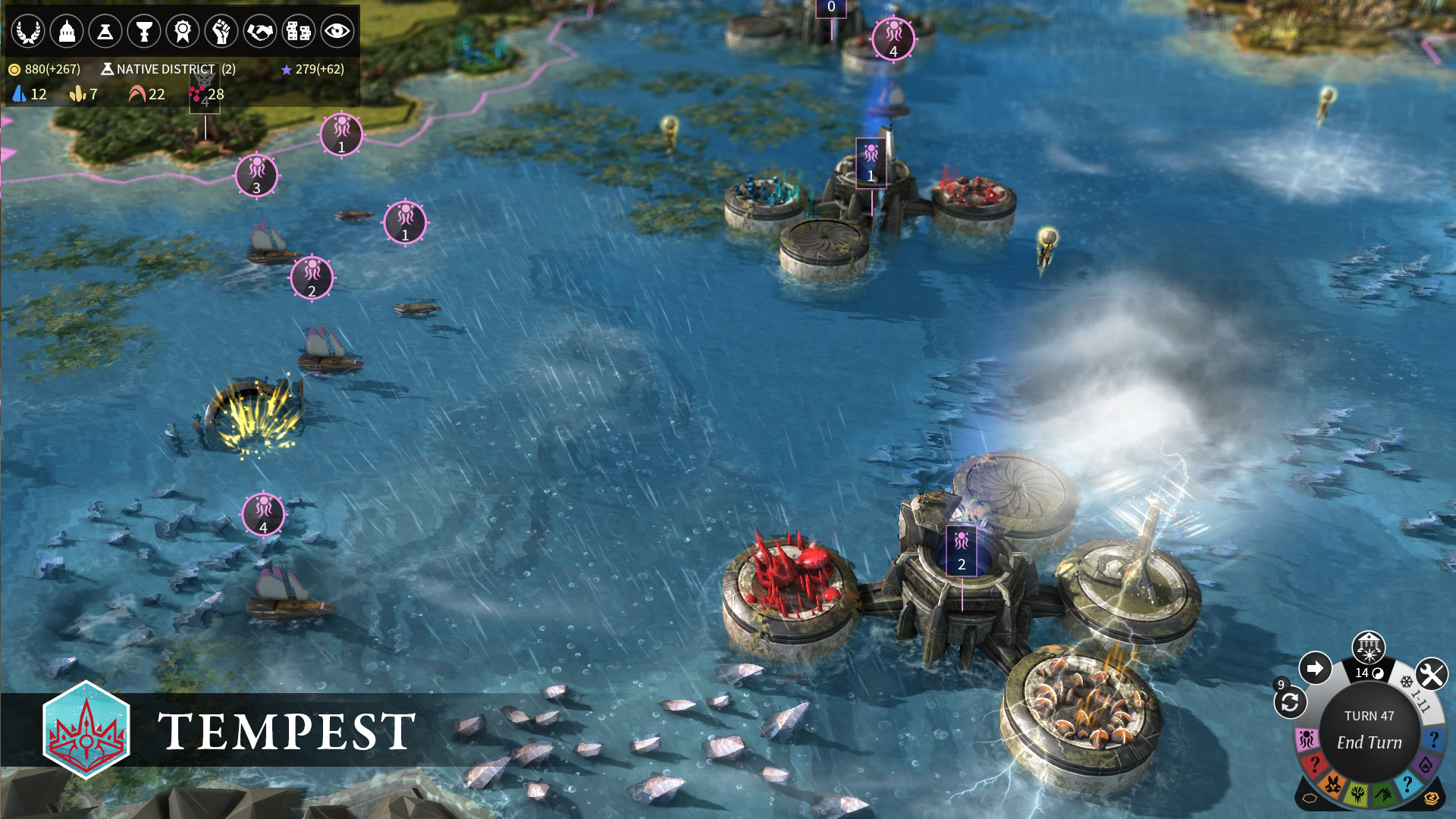Open the city list buildings icon
The image size is (1456, 819).
pos(298,31)
